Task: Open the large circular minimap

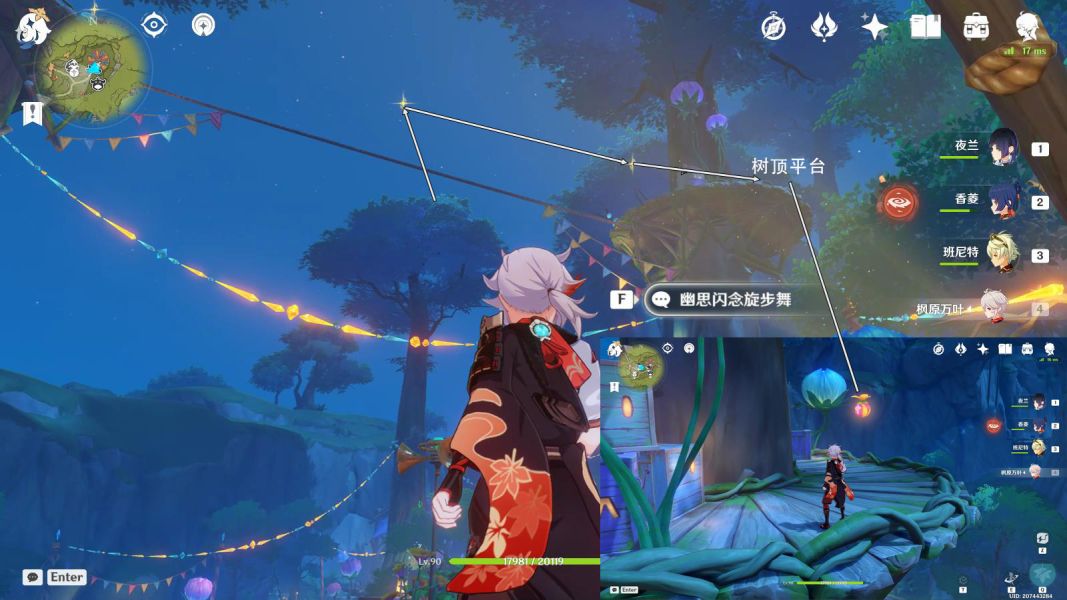Action: (93, 68)
